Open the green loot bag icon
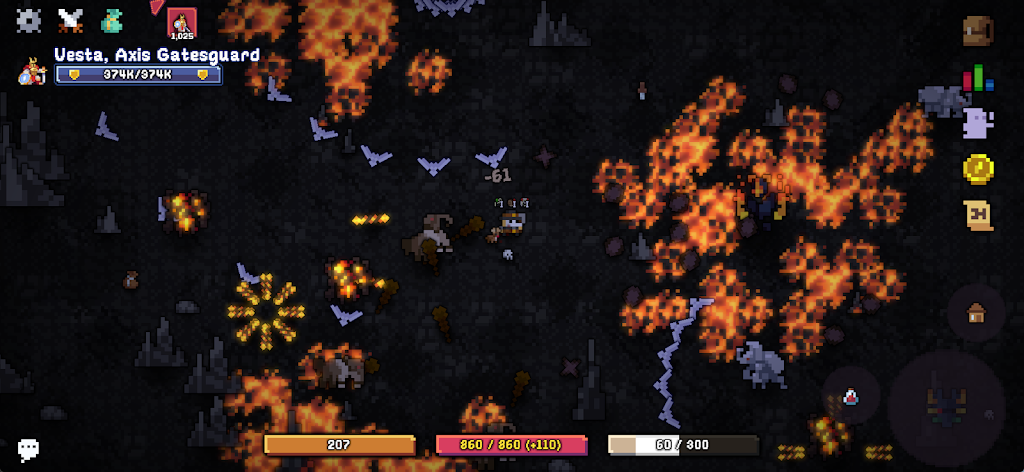Viewport: 1024px width, 472px height. click(112, 20)
